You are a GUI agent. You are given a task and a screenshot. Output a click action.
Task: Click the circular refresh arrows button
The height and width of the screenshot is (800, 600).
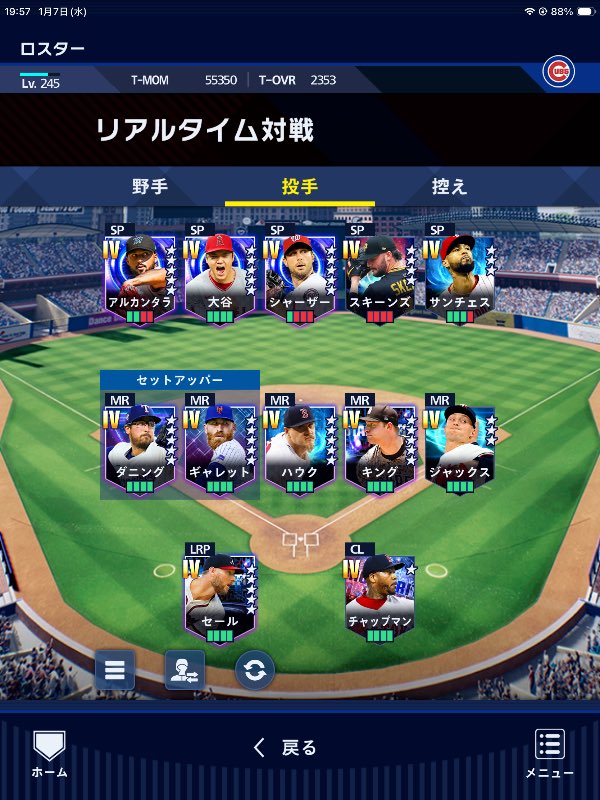tap(255, 670)
